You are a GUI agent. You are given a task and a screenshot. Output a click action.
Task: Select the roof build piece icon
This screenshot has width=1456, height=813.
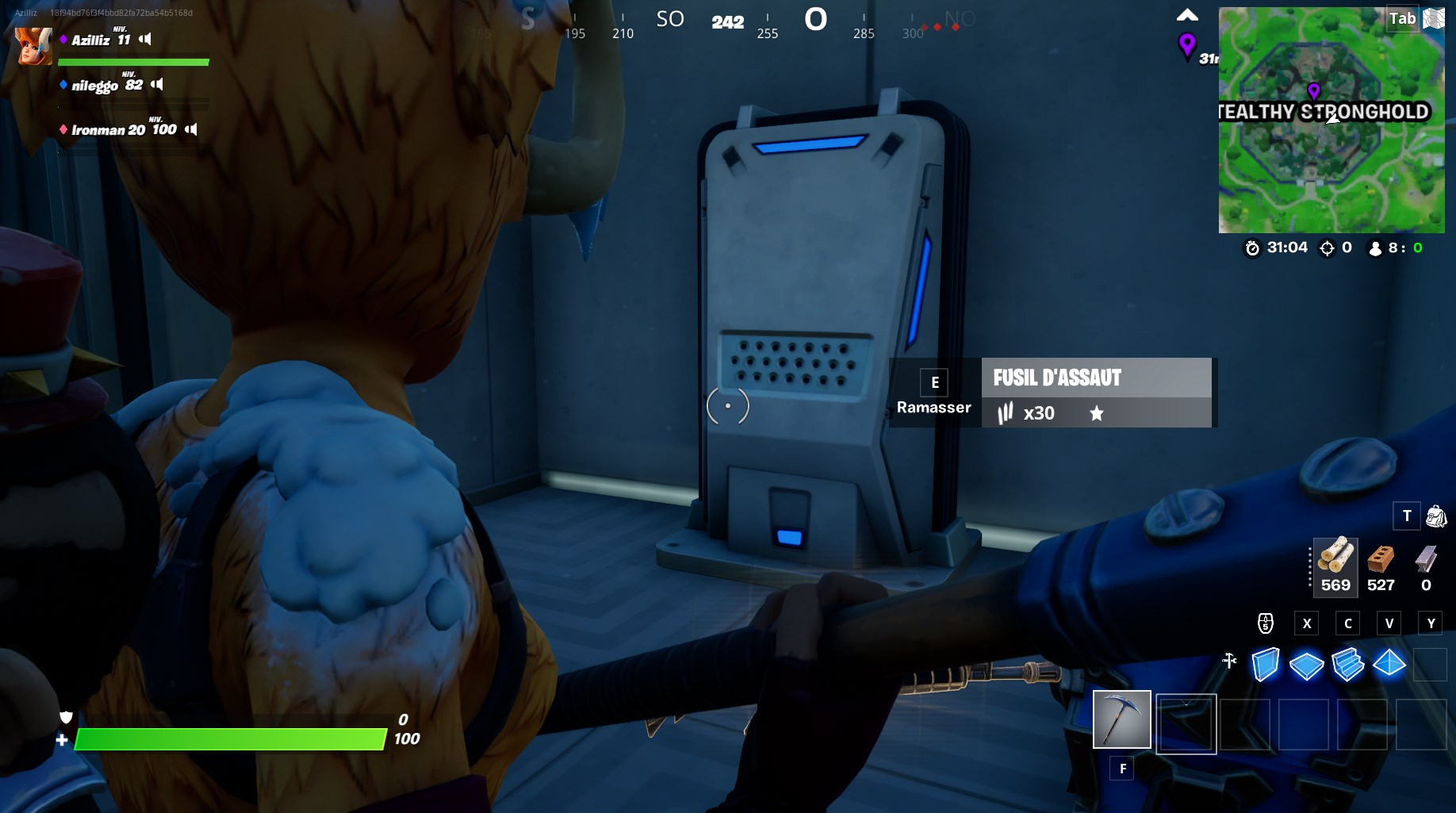[1389, 665]
